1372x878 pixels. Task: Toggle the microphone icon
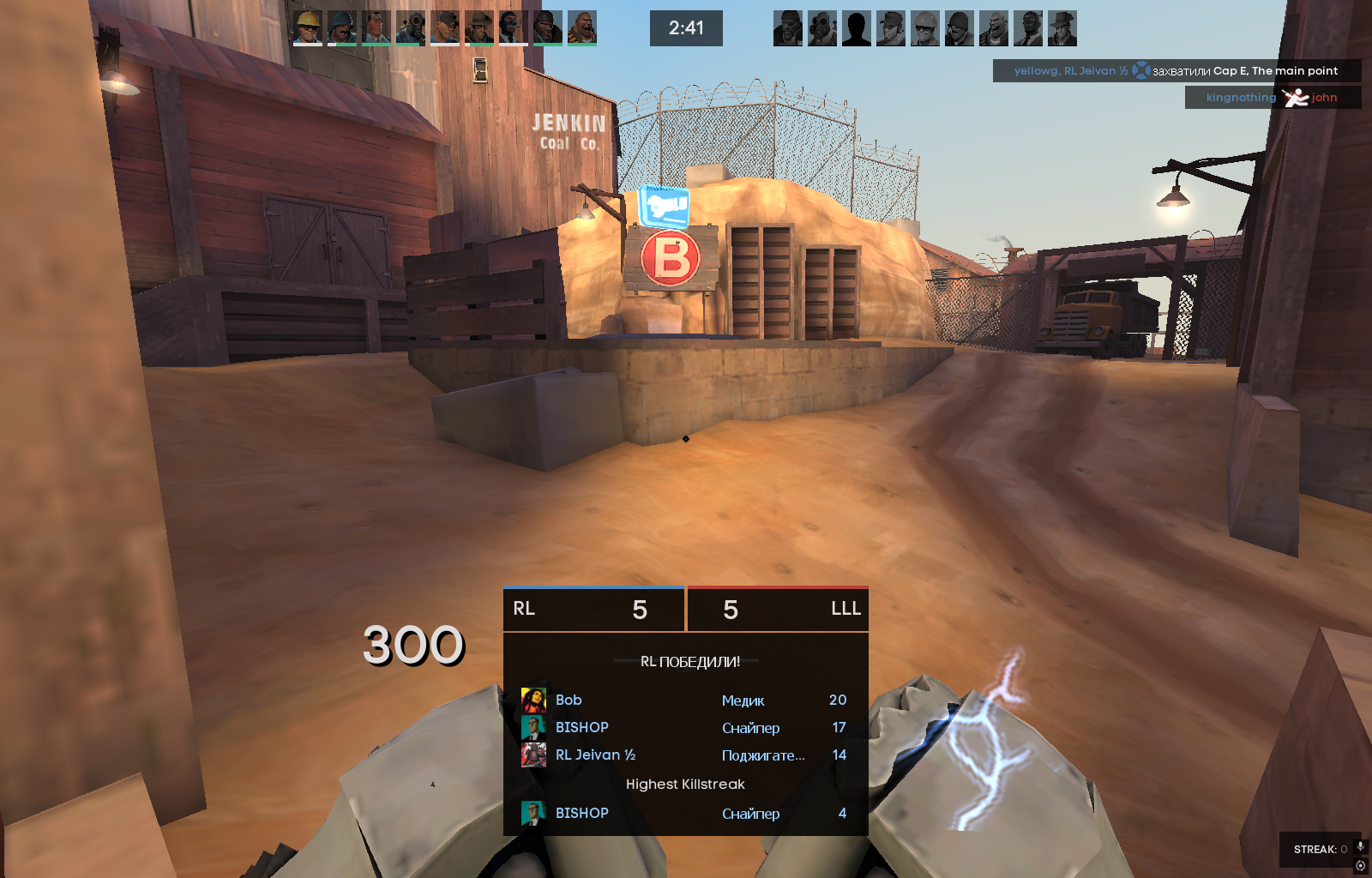(x=1360, y=847)
